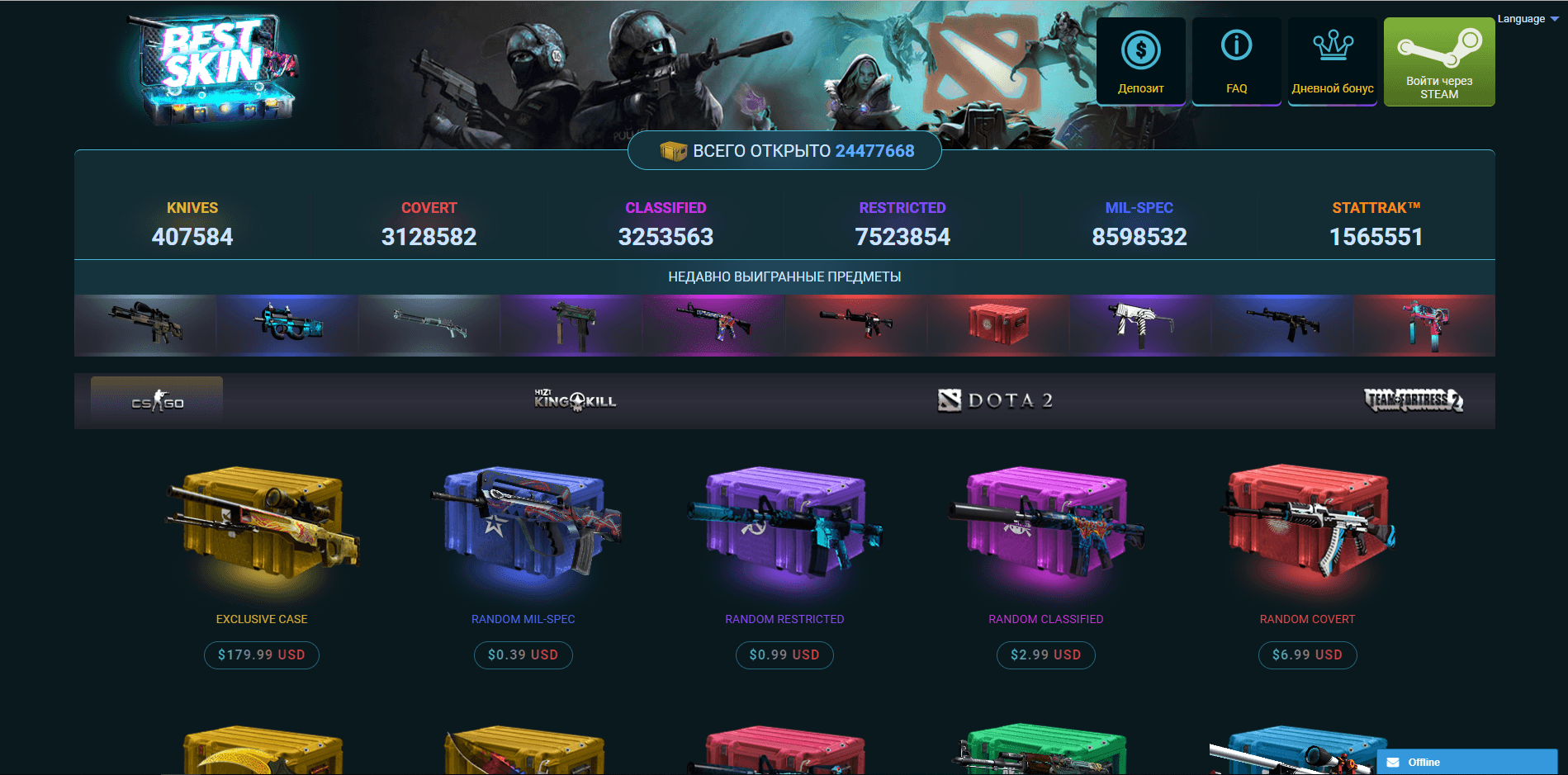
Task: Click the envelope icon on Offline chat button
Action: [x=1394, y=762]
